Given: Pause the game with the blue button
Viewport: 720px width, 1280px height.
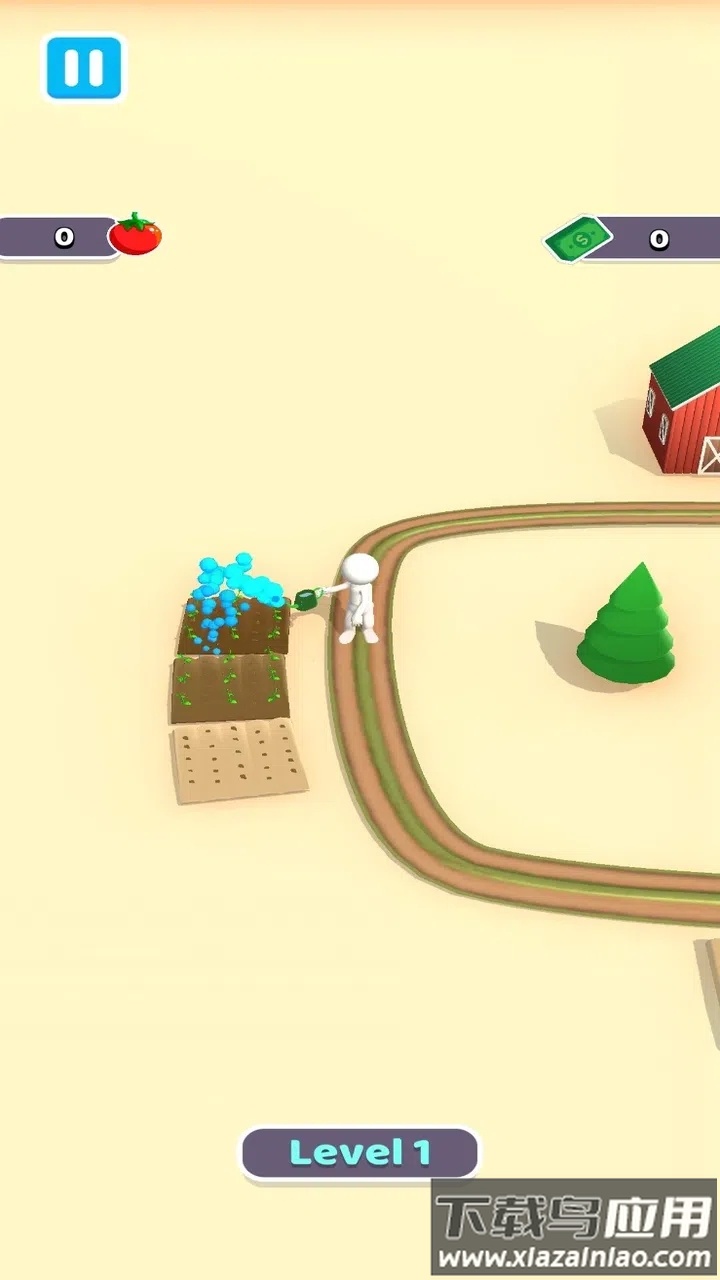Looking at the screenshot, I should click(x=83, y=67).
